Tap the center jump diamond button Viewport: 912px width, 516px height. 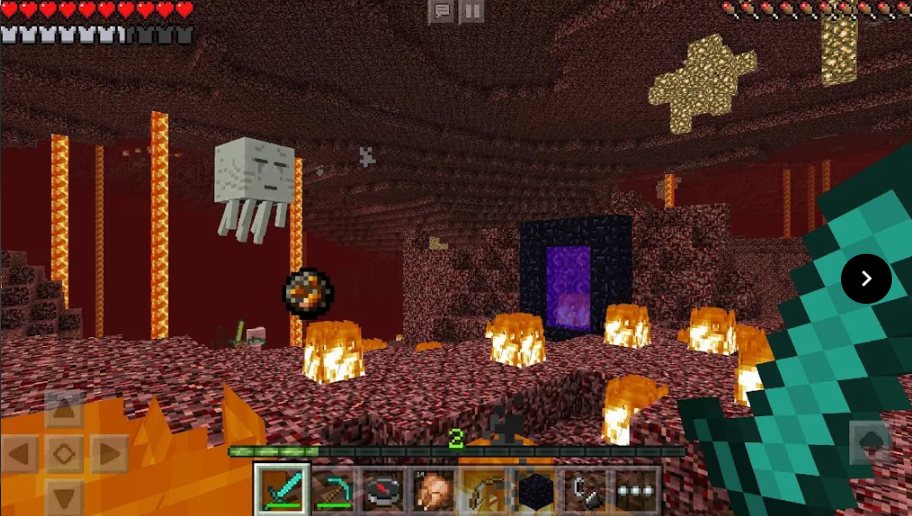(63, 454)
